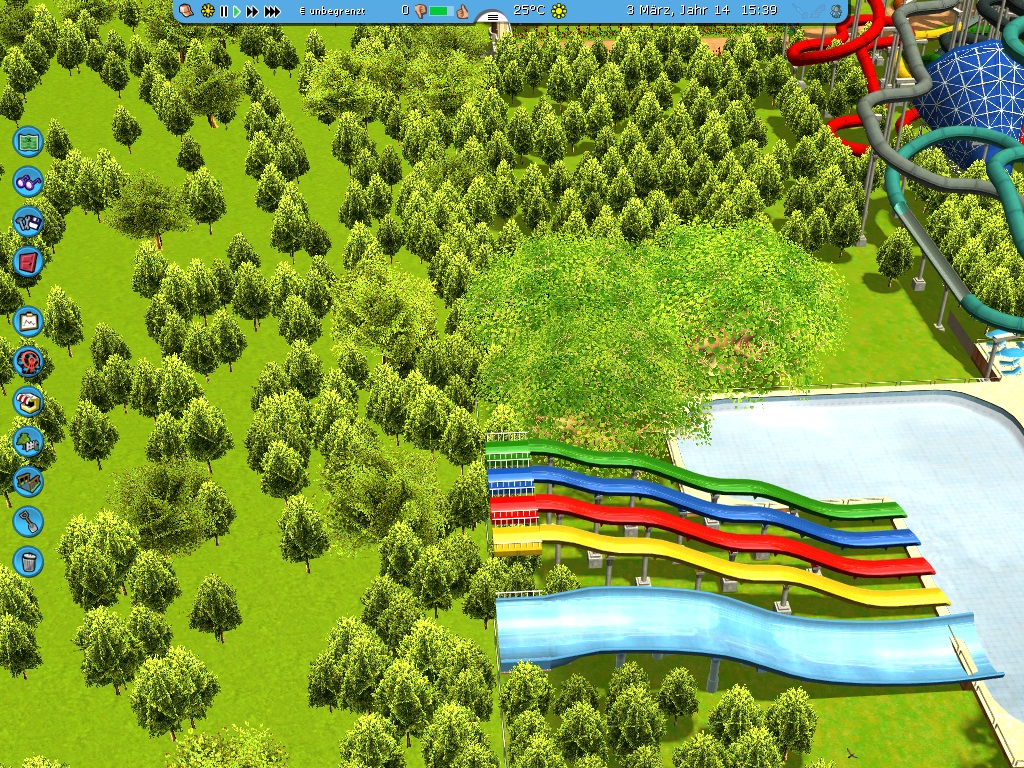Click the thumbs-up park rating icon
The image size is (1024, 768).
(463, 11)
